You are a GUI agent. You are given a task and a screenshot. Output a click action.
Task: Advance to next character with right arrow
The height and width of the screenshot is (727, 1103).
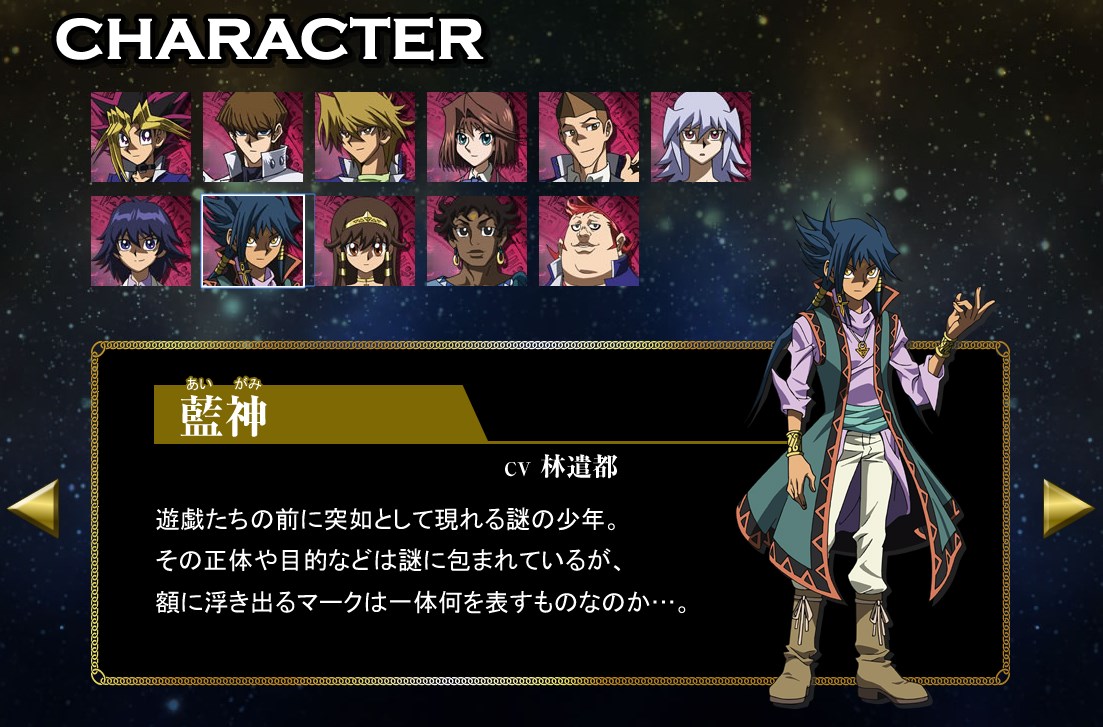tap(1068, 508)
